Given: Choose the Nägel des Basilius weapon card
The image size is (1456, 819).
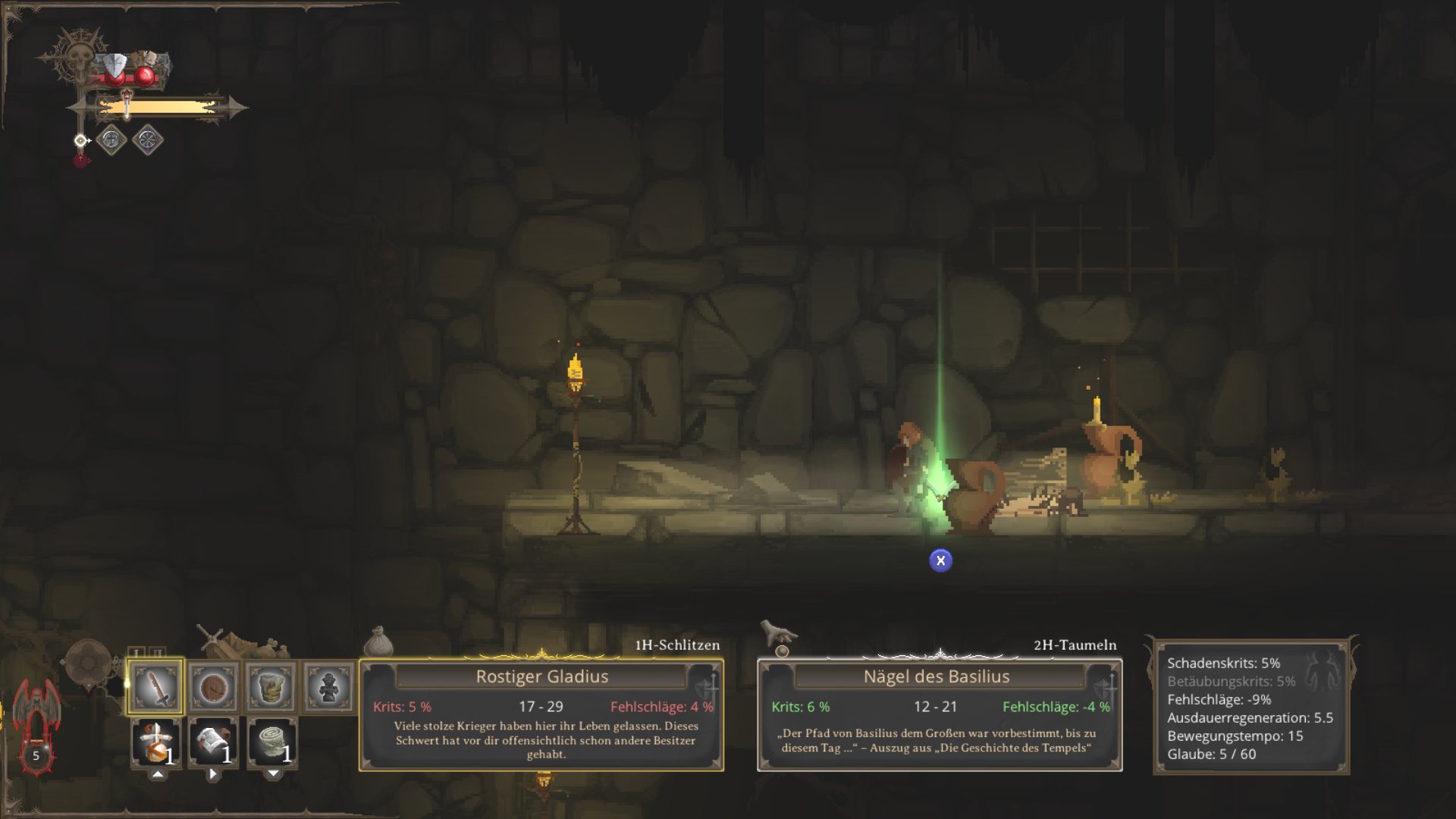Looking at the screenshot, I should point(940,714).
